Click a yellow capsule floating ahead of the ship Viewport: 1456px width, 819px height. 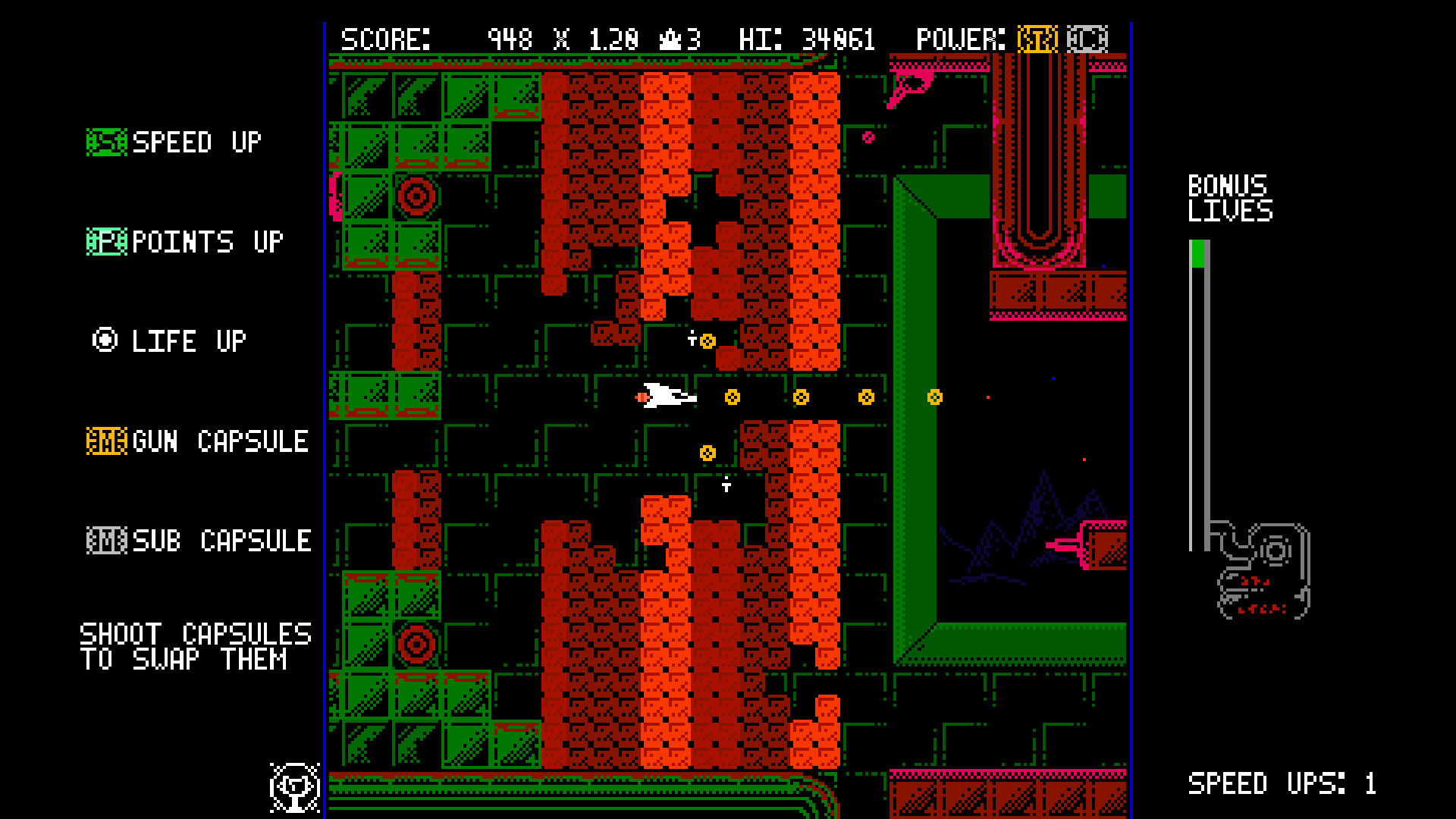[733, 396]
